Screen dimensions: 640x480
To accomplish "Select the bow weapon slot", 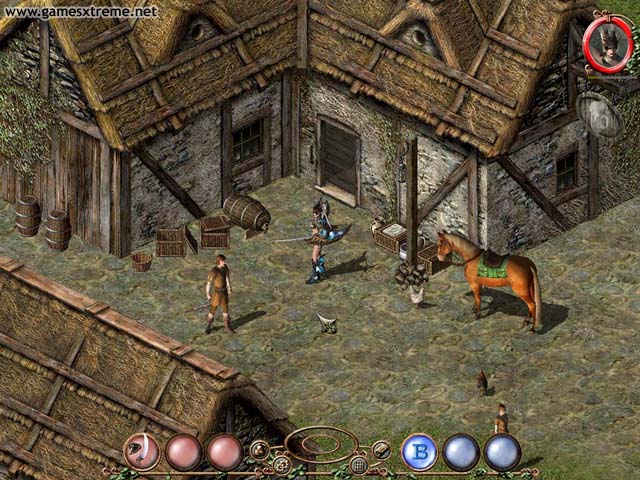I will click(x=142, y=452).
